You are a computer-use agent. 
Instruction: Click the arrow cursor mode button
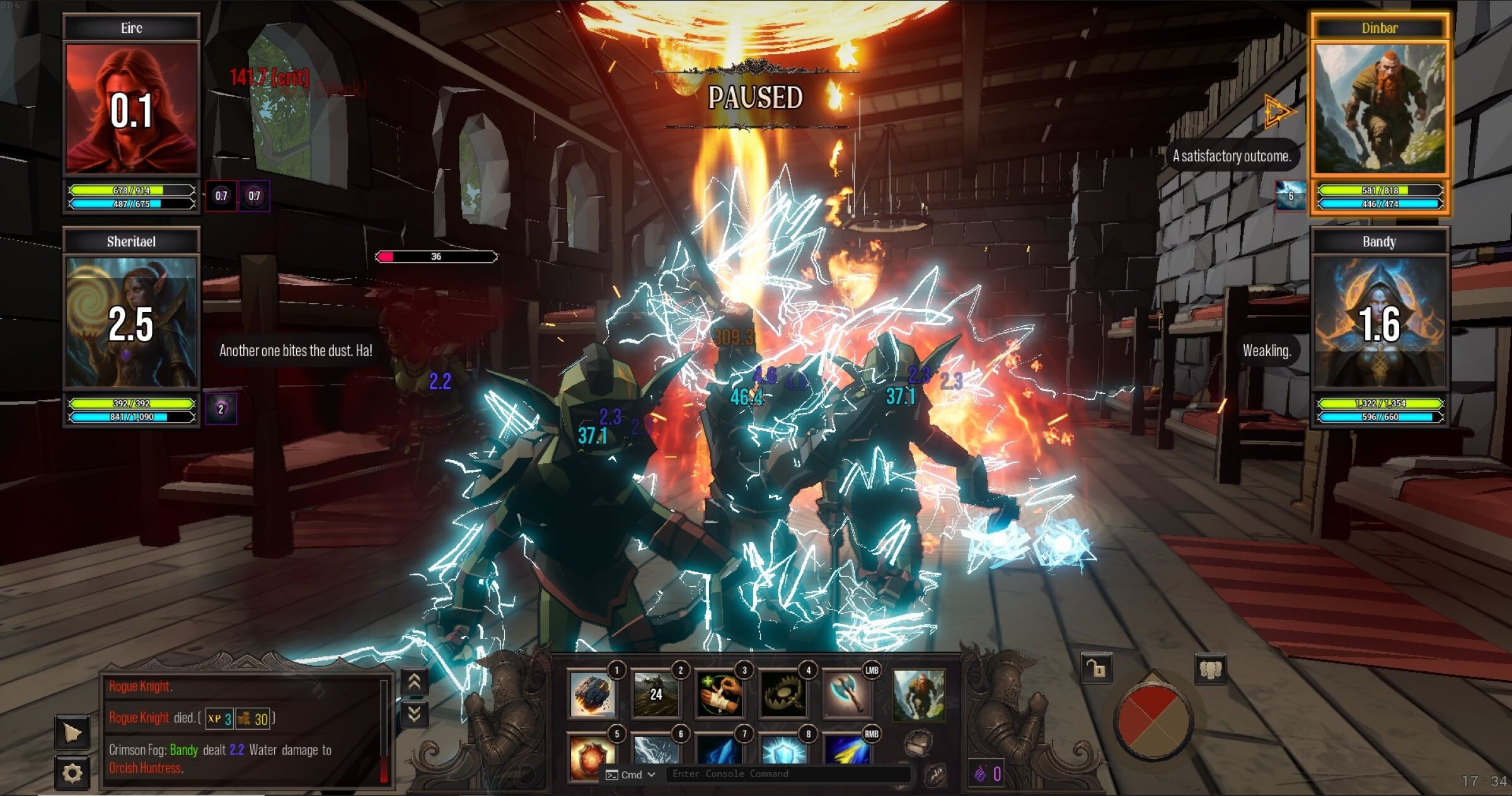coord(72,733)
